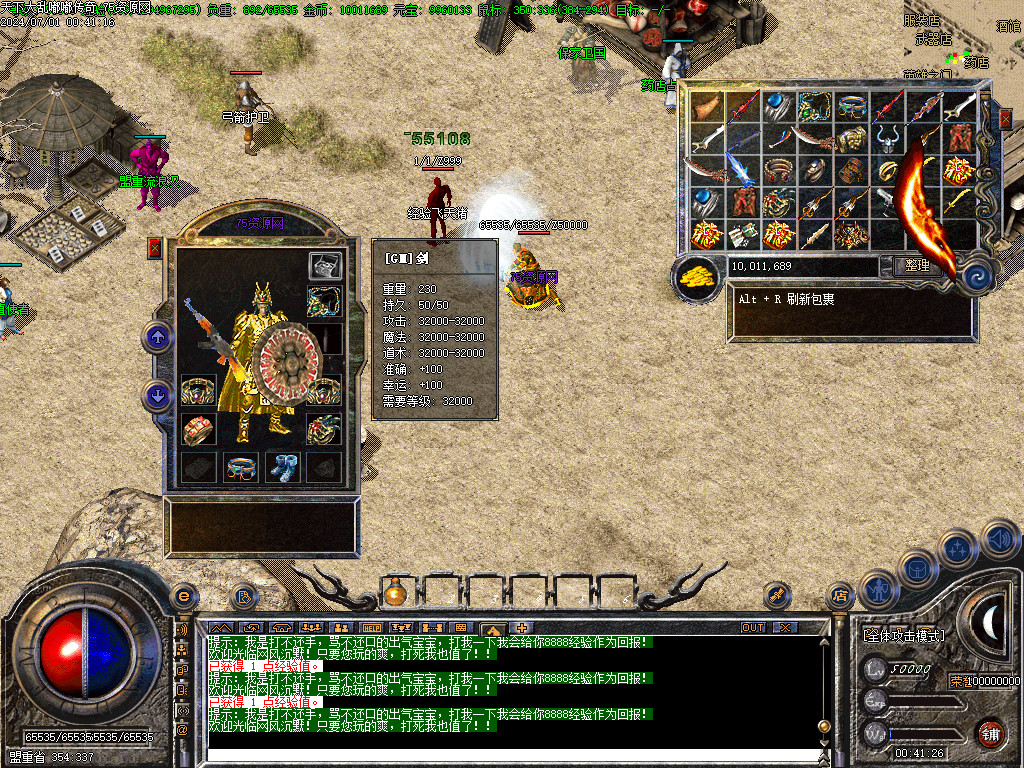Select the blue crystal sword in bag
This screenshot has width=1024, height=768.
tap(742, 169)
